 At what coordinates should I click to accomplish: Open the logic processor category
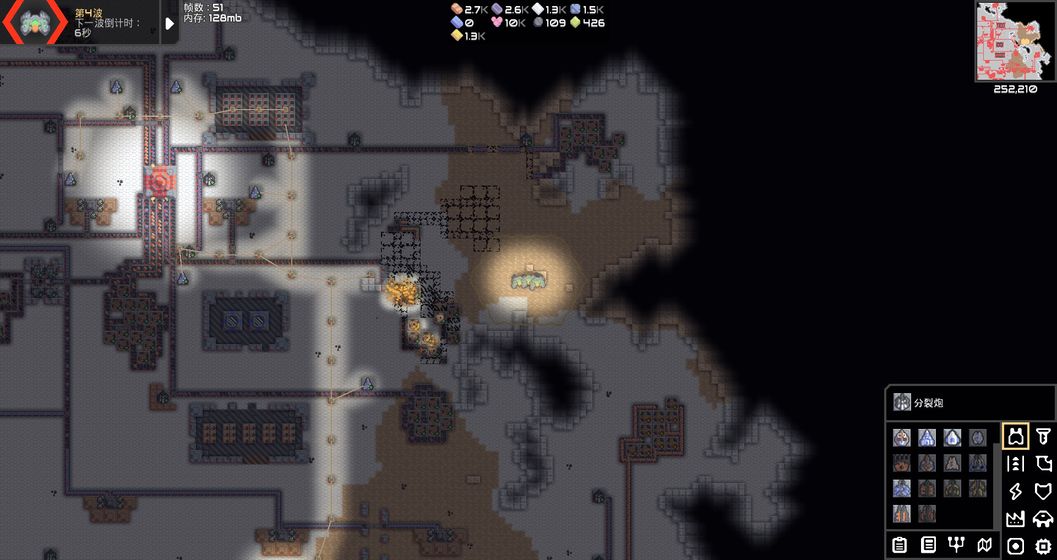point(1043,545)
